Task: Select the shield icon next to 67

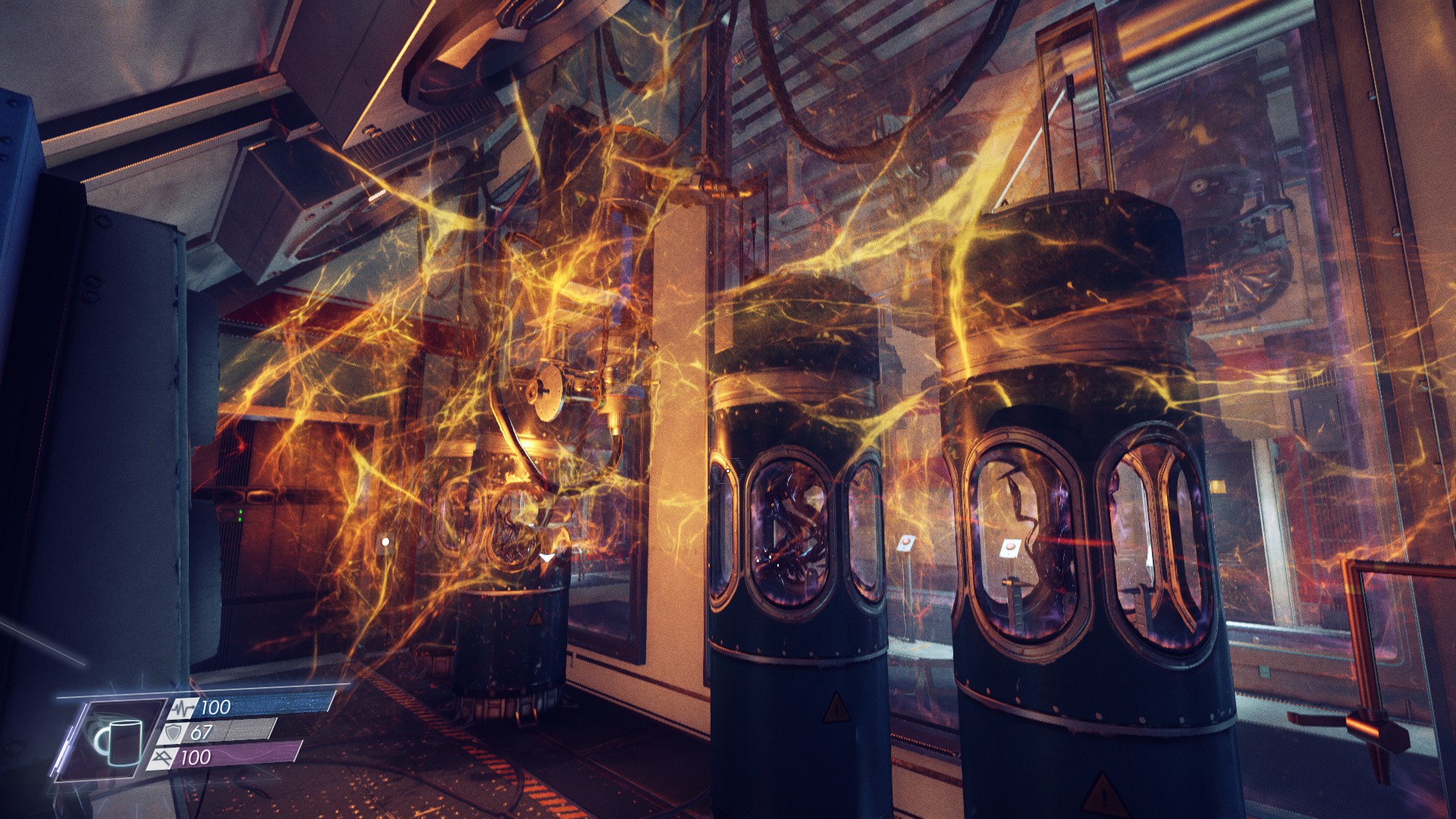Action: click(173, 733)
